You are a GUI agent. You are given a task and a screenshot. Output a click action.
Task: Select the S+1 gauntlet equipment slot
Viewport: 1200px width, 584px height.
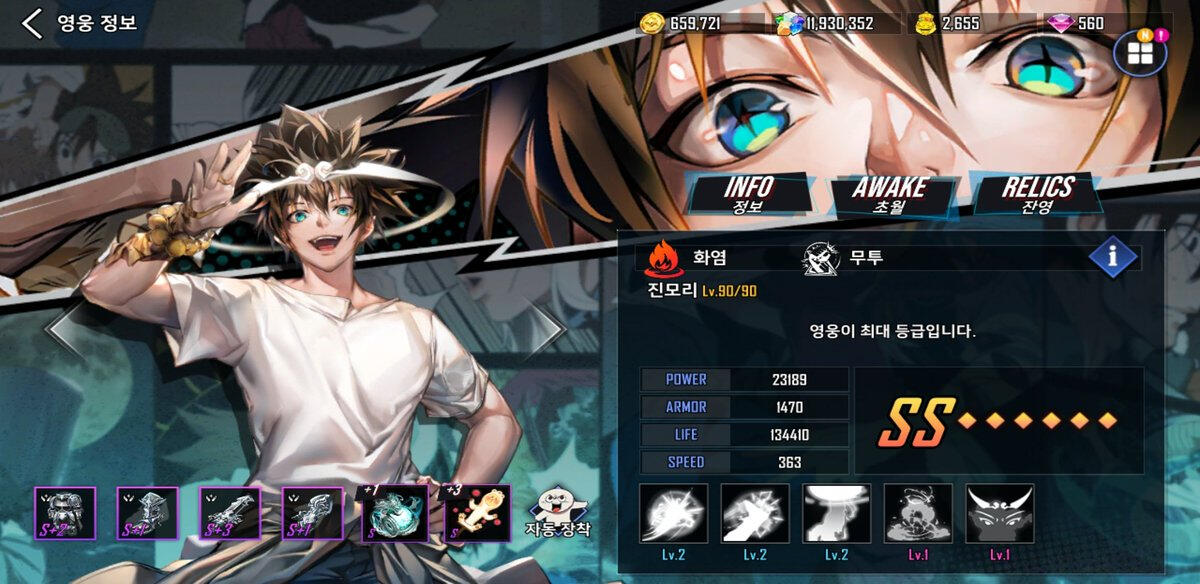pyautogui.click(x=312, y=514)
